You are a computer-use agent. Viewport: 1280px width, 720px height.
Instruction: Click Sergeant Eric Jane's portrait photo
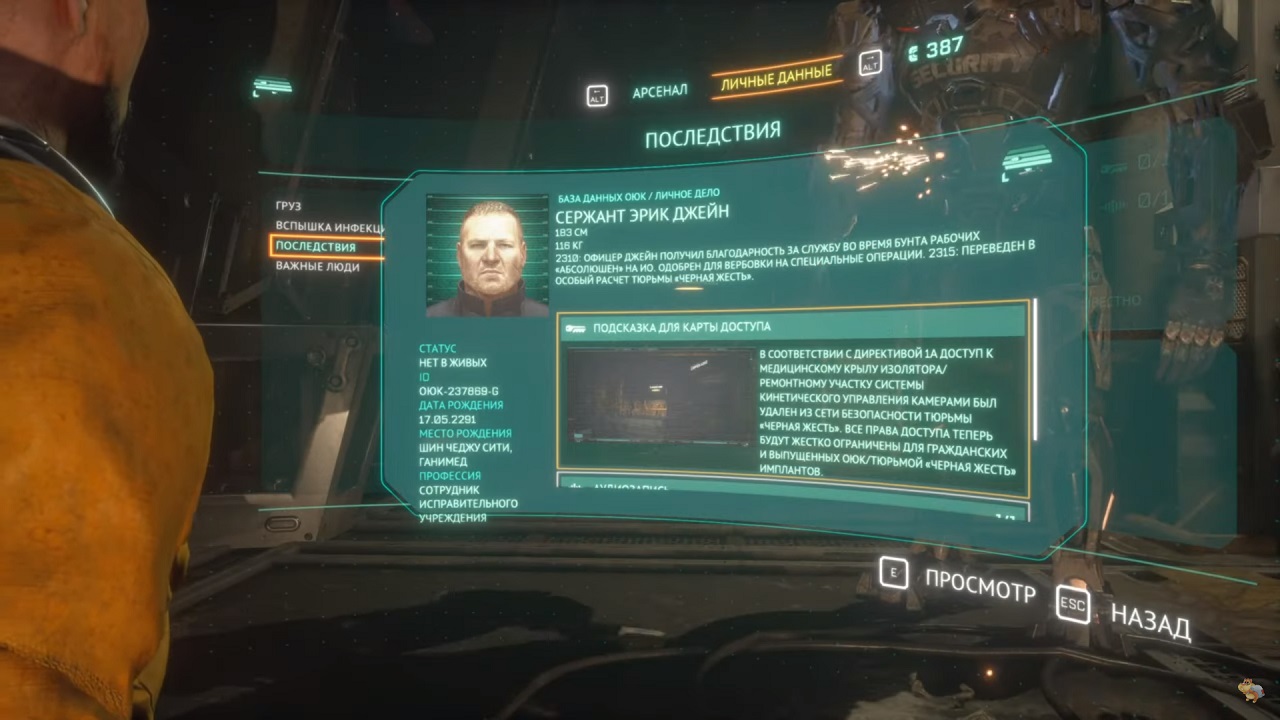tap(489, 255)
